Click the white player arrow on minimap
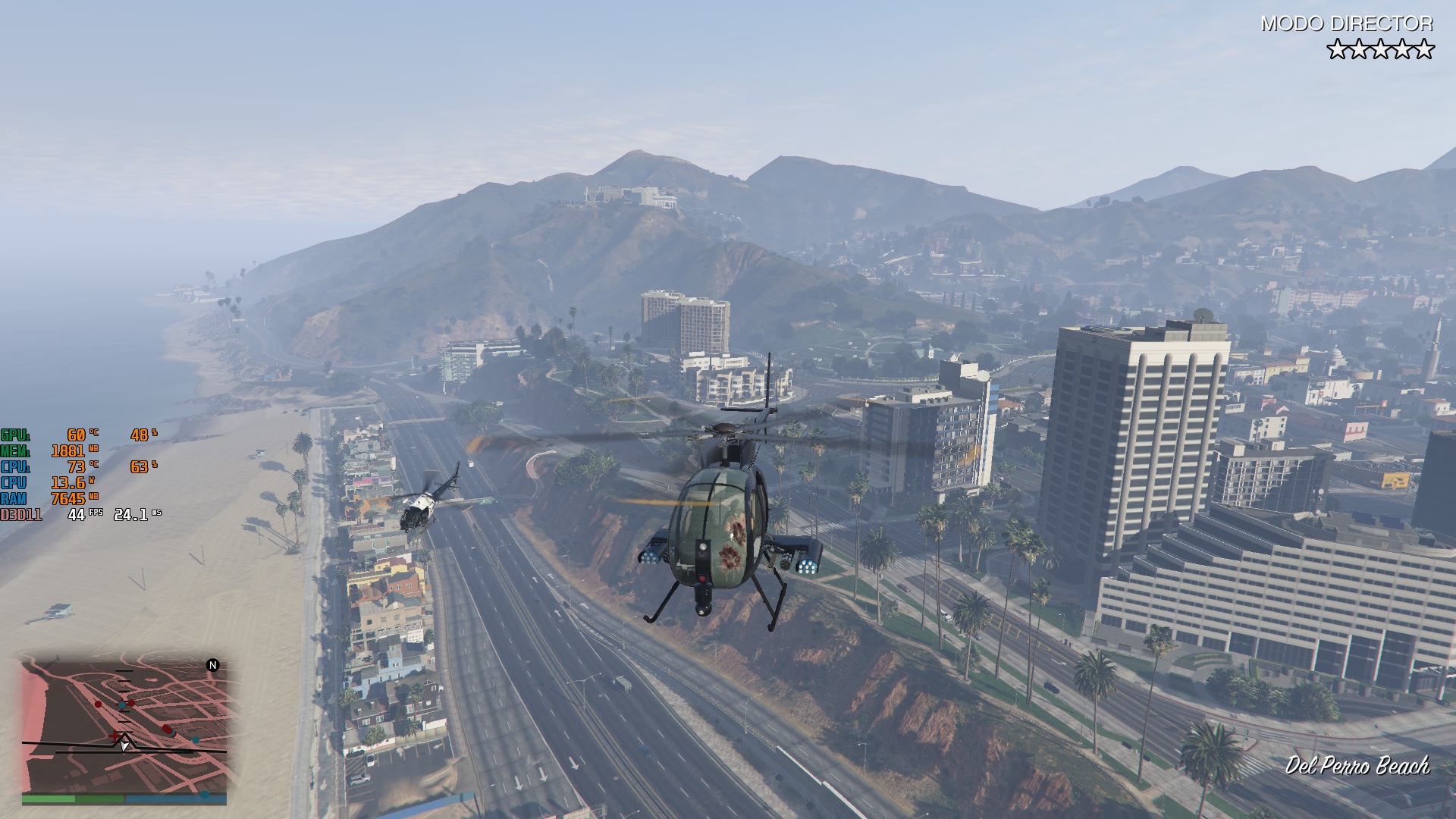Viewport: 1456px width, 819px height. (125, 745)
